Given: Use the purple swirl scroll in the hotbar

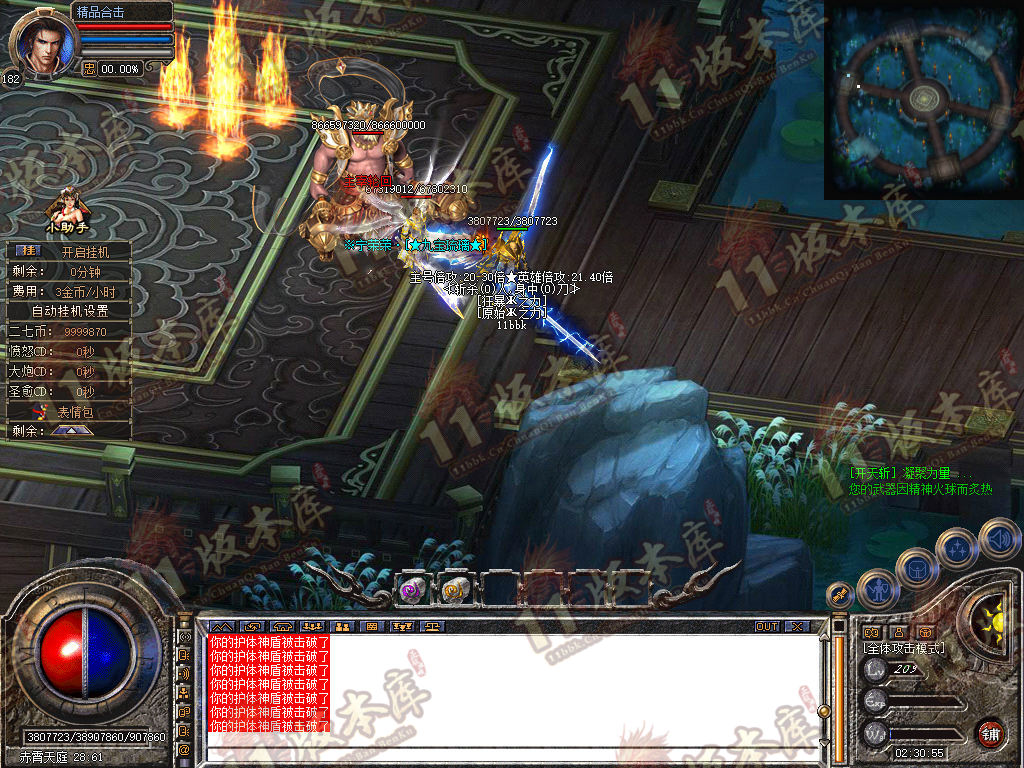Looking at the screenshot, I should tap(413, 590).
